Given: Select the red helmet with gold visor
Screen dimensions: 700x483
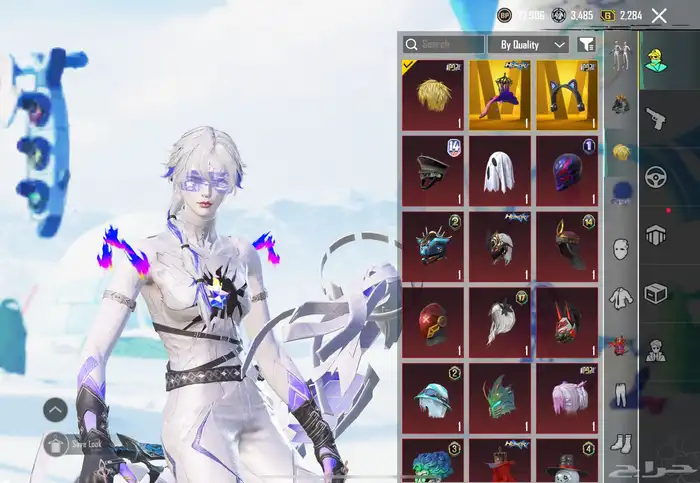Looking at the screenshot, I should tap(433, 322).
